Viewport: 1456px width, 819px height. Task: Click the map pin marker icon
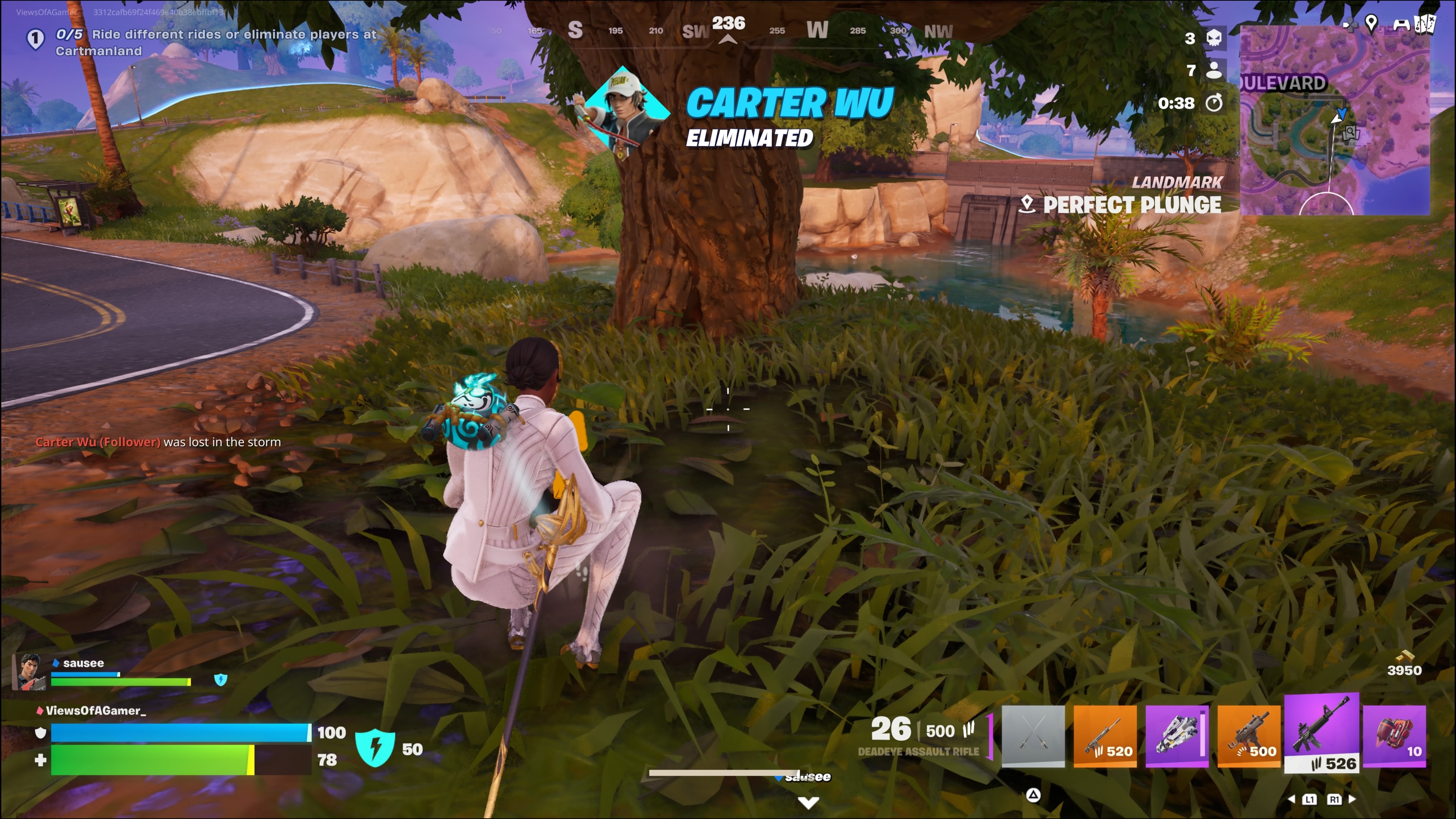tap(1371, 23)
